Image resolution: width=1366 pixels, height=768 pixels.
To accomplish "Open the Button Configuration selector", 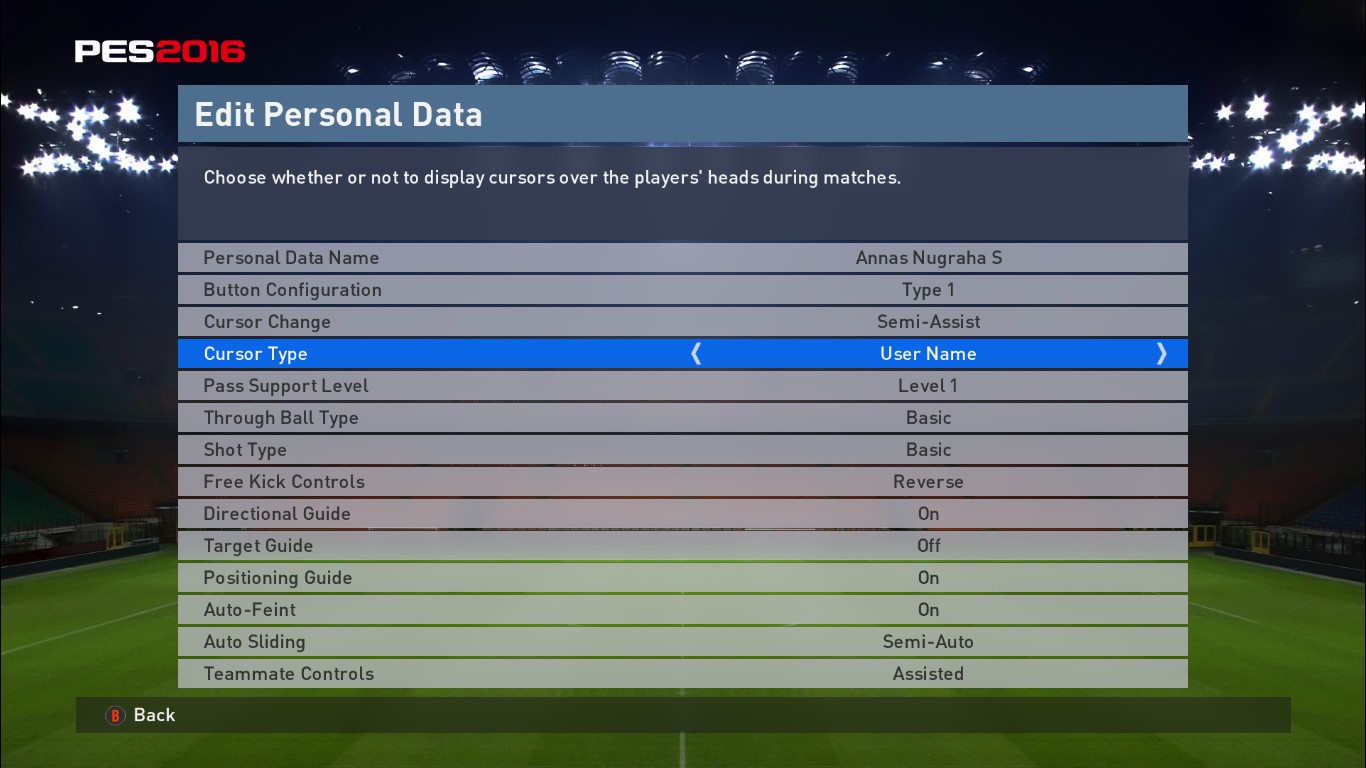I will click(x=683, y=289).
